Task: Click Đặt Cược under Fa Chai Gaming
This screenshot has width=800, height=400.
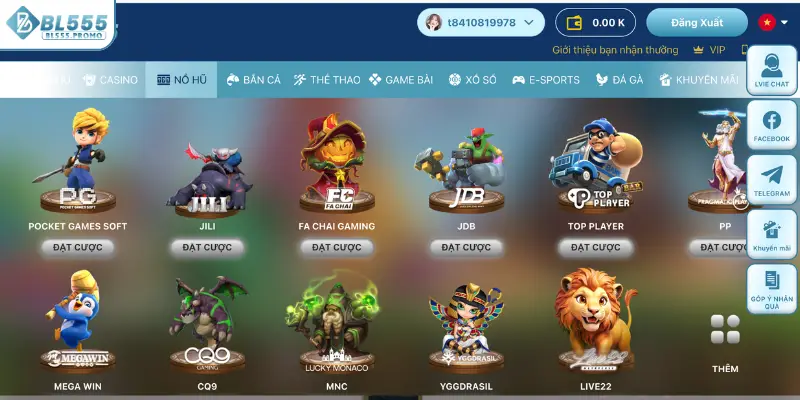Action: pos(336,247)
